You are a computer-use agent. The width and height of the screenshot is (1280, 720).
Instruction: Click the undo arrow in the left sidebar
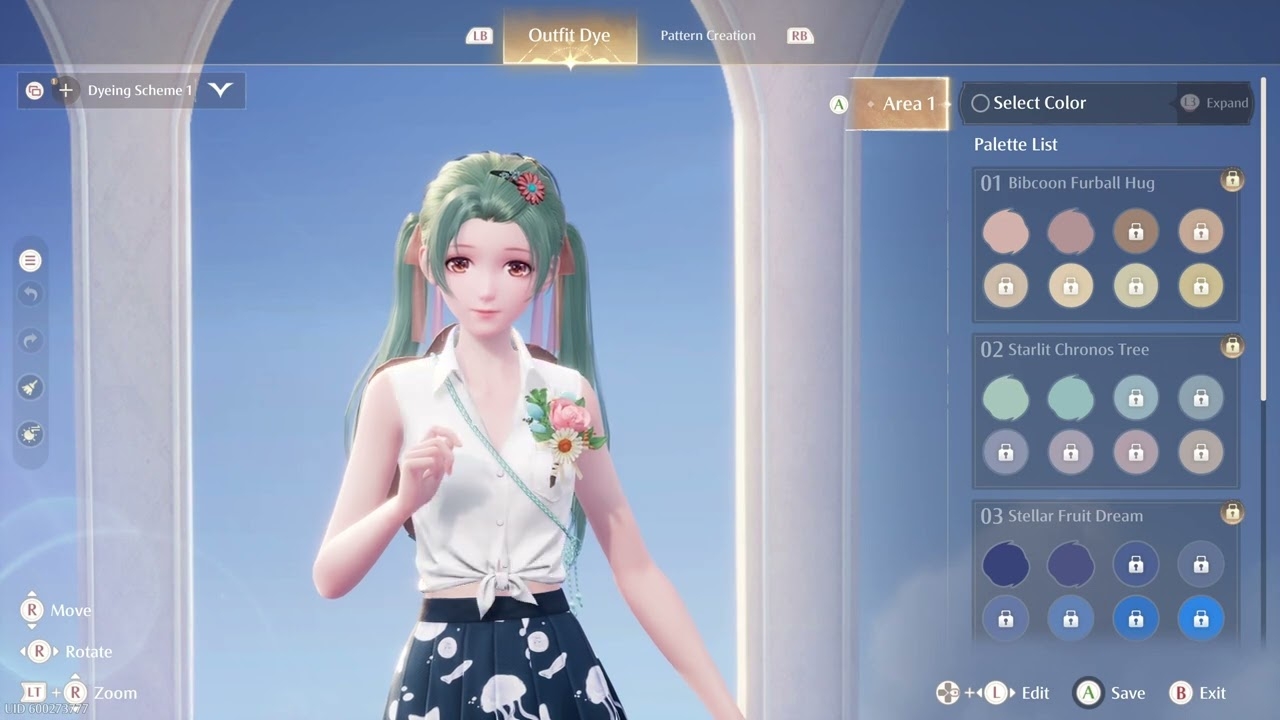(30, 294)
